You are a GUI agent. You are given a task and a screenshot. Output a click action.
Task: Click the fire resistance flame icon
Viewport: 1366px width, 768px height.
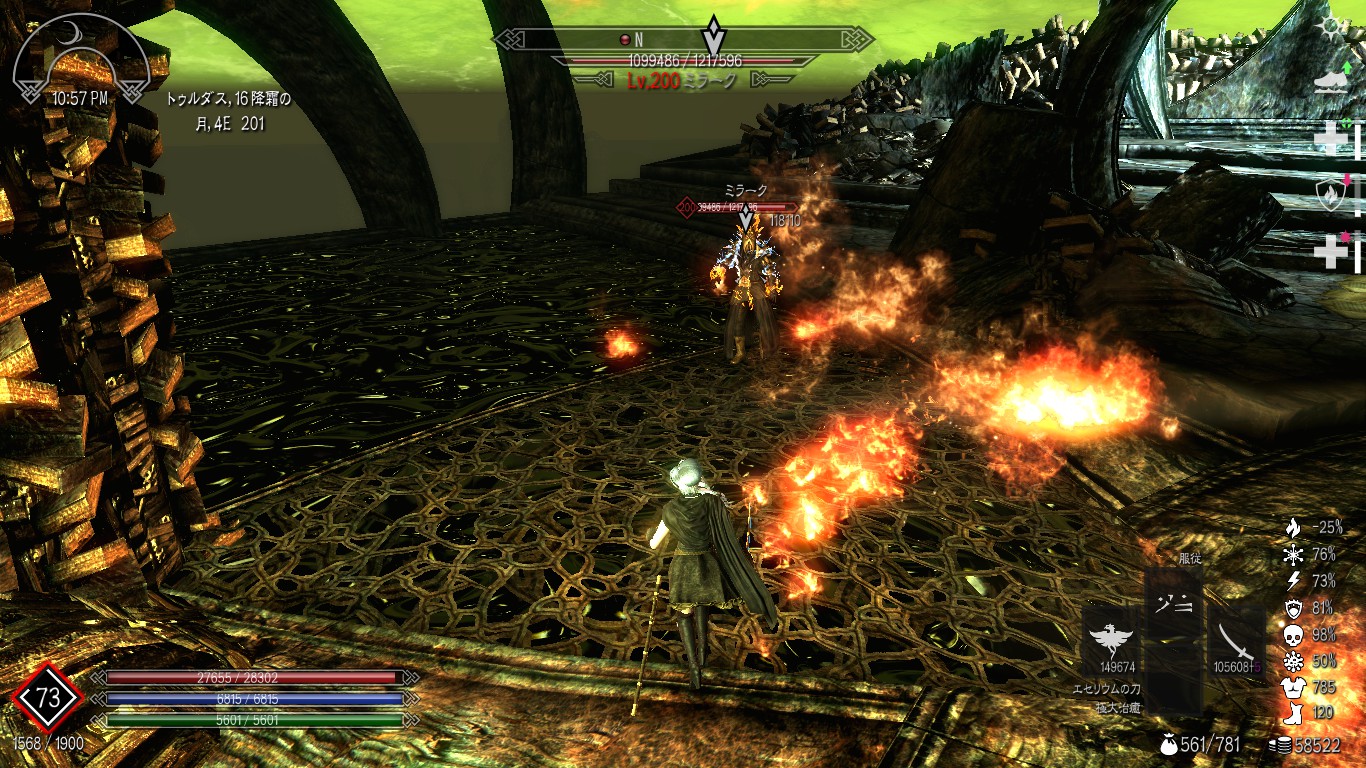pos(1293,527)
